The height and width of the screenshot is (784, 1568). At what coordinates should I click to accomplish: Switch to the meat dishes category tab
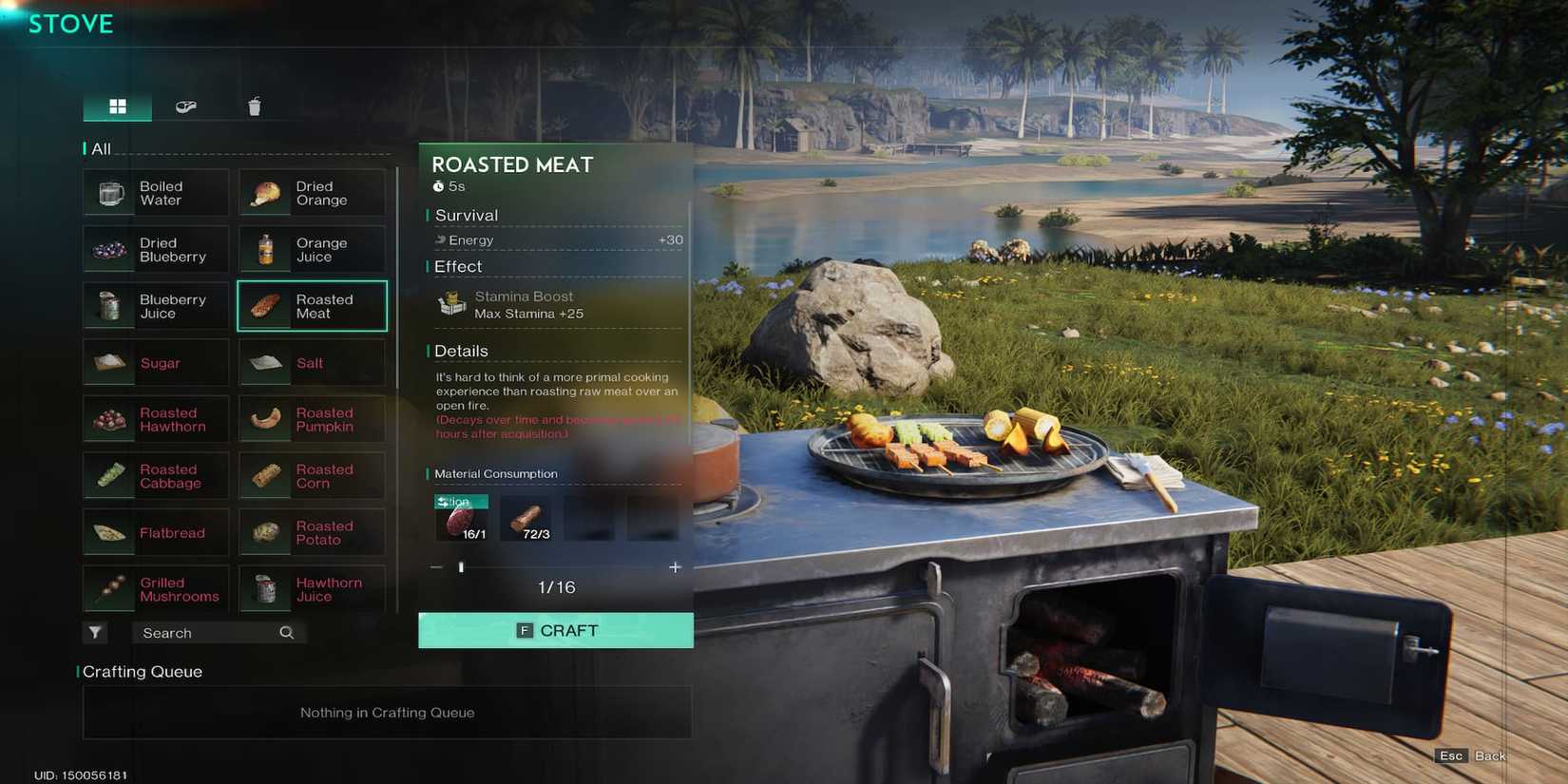point(186,106)
